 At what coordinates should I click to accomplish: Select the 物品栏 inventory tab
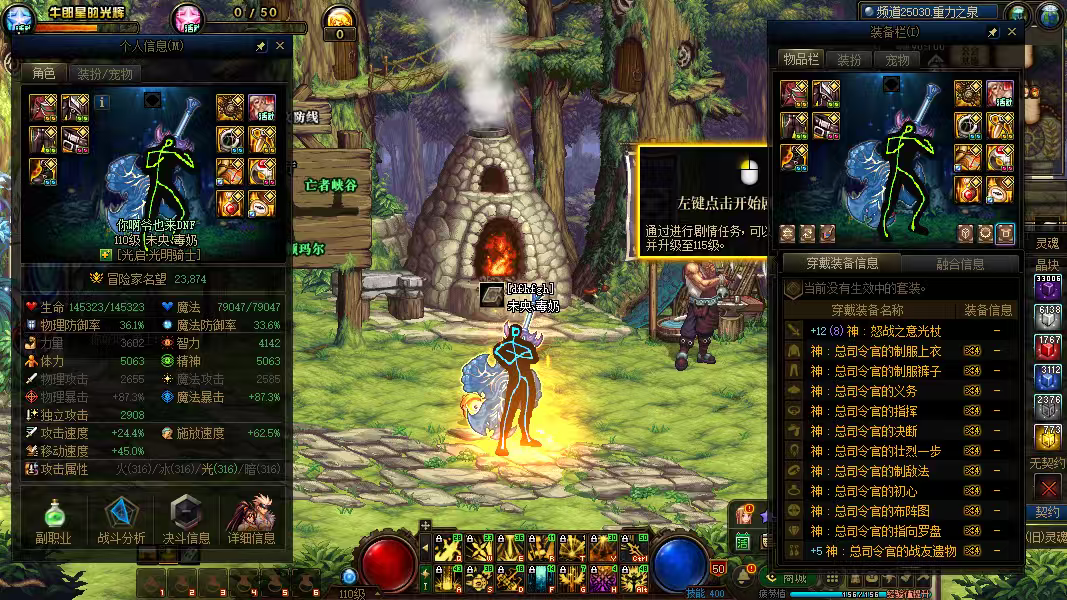coord(800,60)
